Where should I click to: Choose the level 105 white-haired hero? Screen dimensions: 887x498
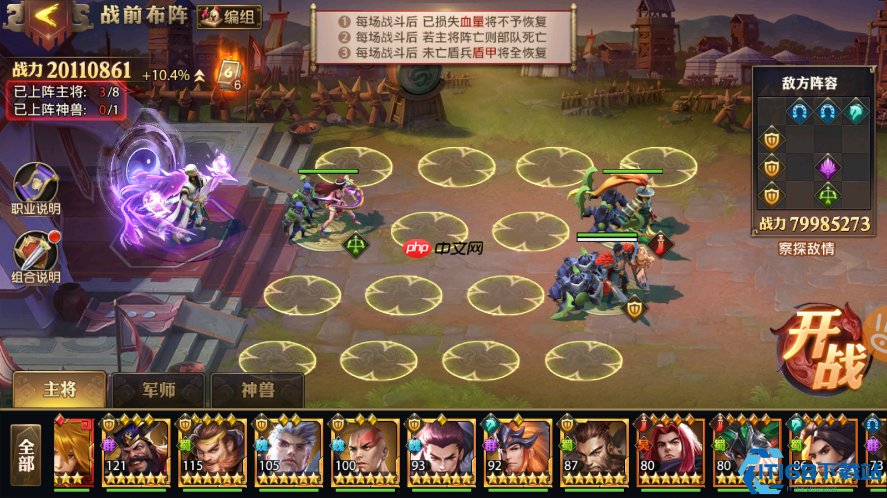287,452
